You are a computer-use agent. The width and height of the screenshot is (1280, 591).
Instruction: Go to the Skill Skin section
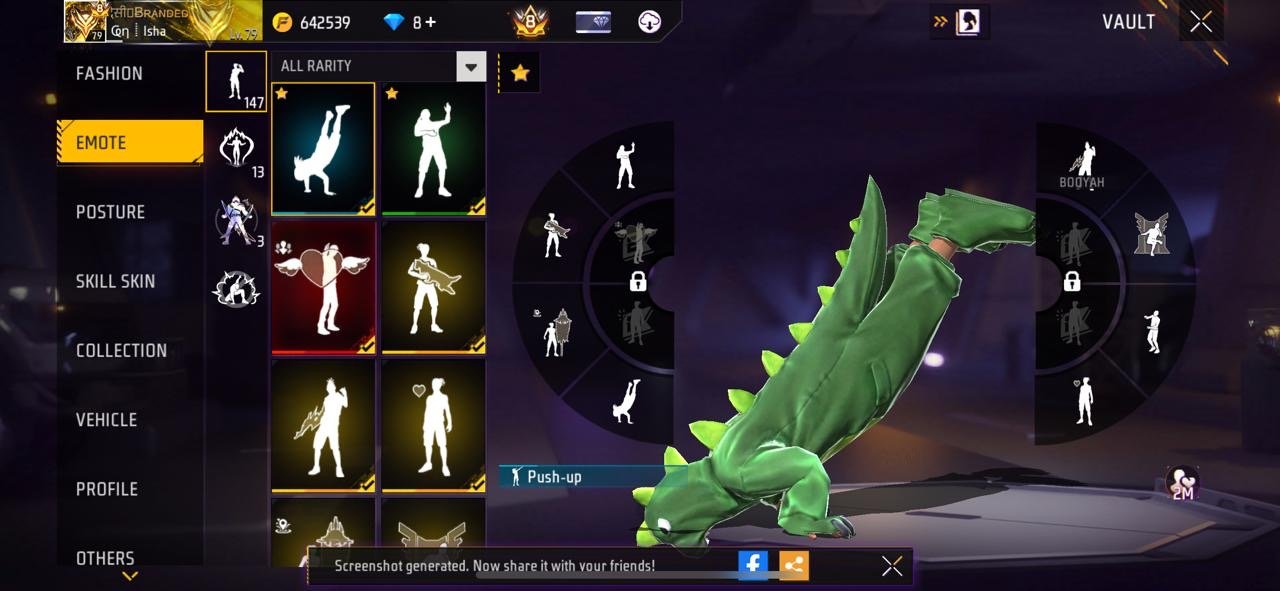(116, 281)
